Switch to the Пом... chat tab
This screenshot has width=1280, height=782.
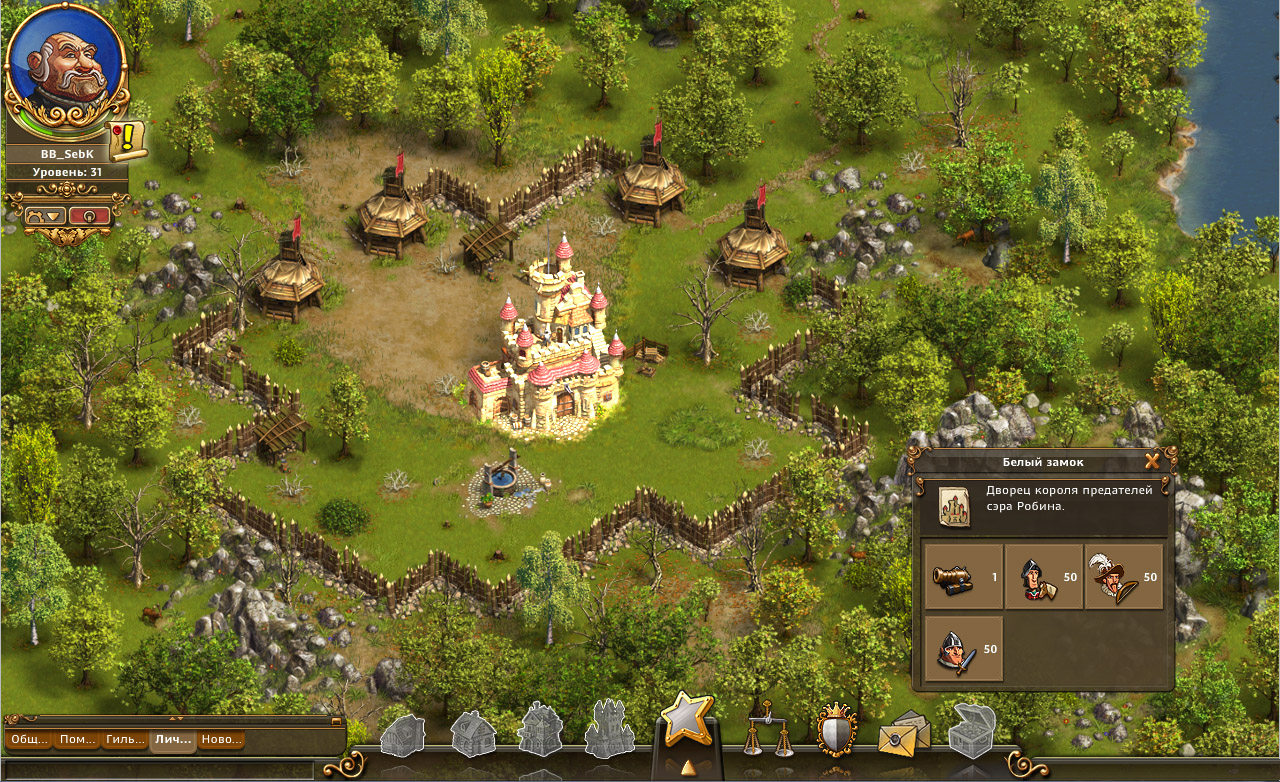[x=77, y=740]
